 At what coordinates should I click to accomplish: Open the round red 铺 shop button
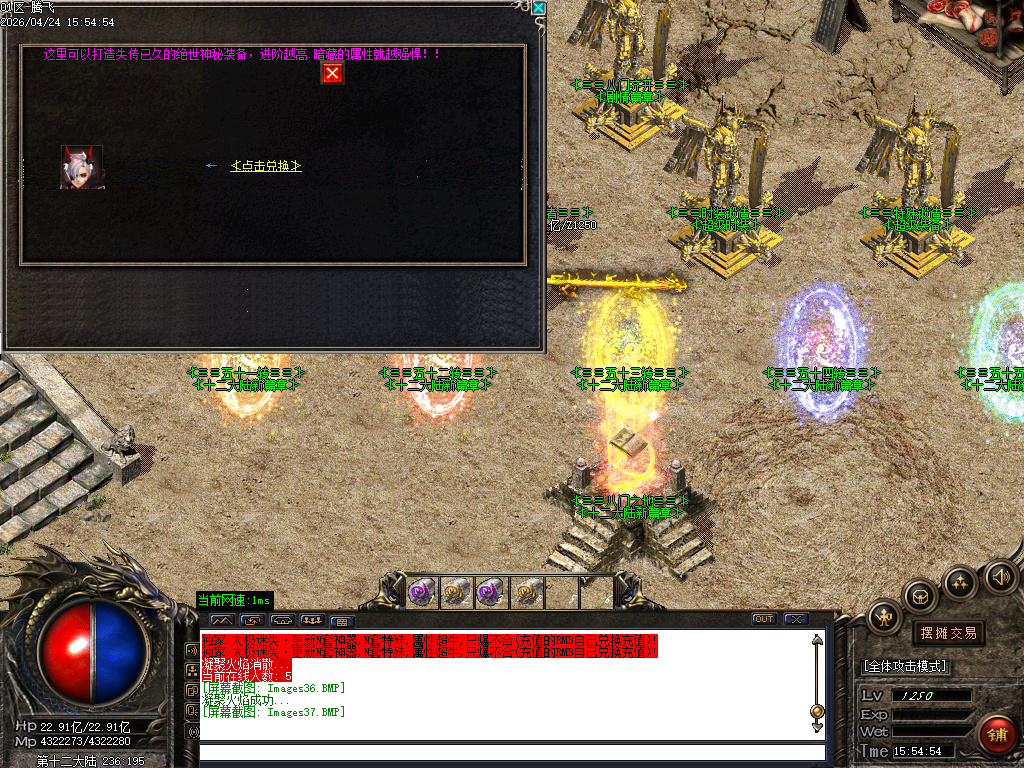click(997, 735)
